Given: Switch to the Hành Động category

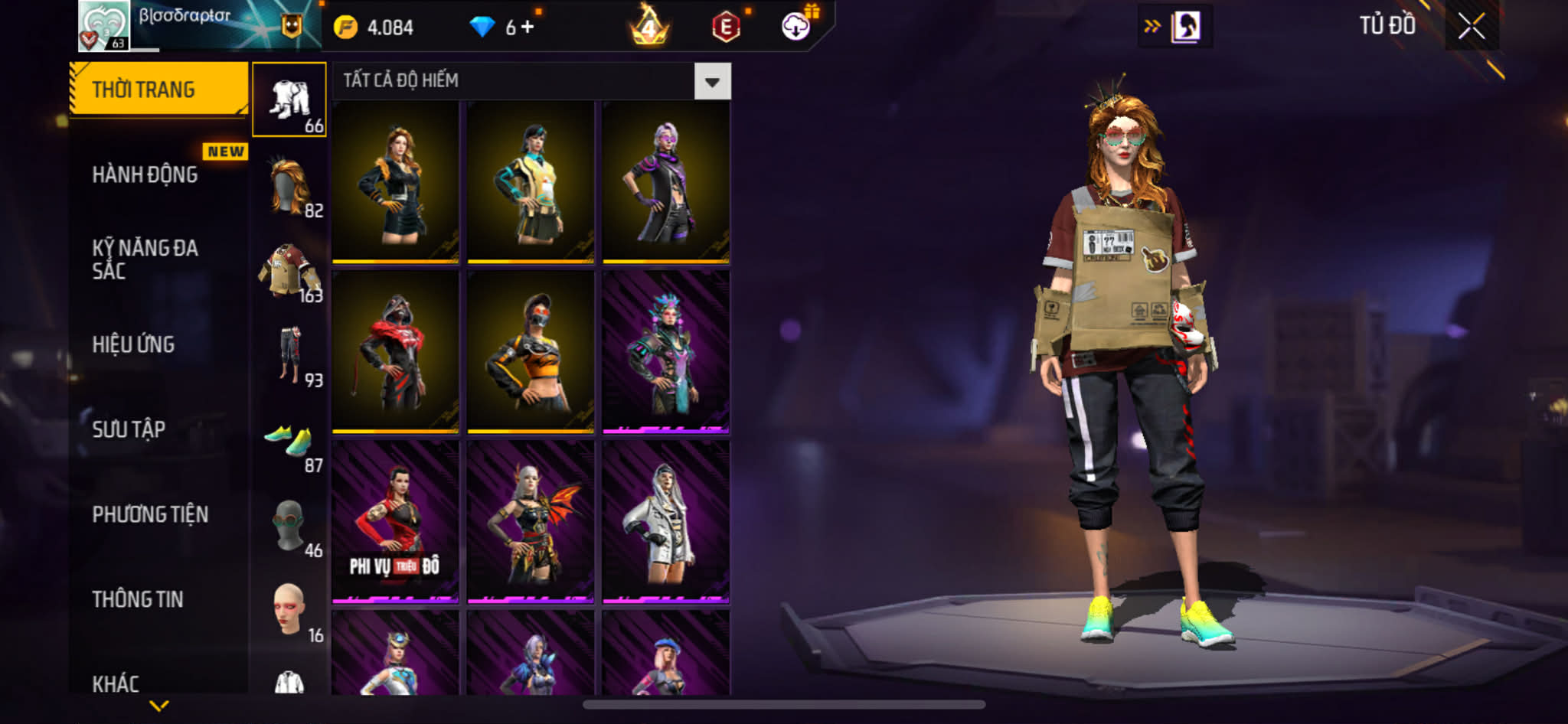Looking at the screenshot, I should [145, 175].
